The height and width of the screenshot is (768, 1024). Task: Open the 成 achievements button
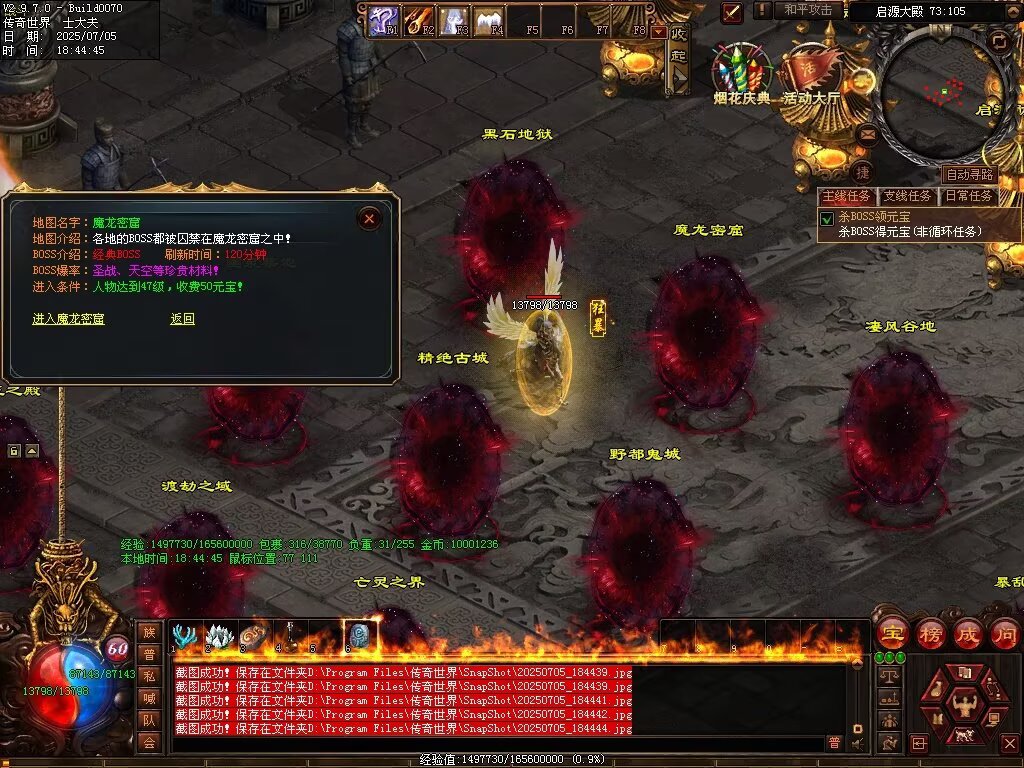pos(967,634)
